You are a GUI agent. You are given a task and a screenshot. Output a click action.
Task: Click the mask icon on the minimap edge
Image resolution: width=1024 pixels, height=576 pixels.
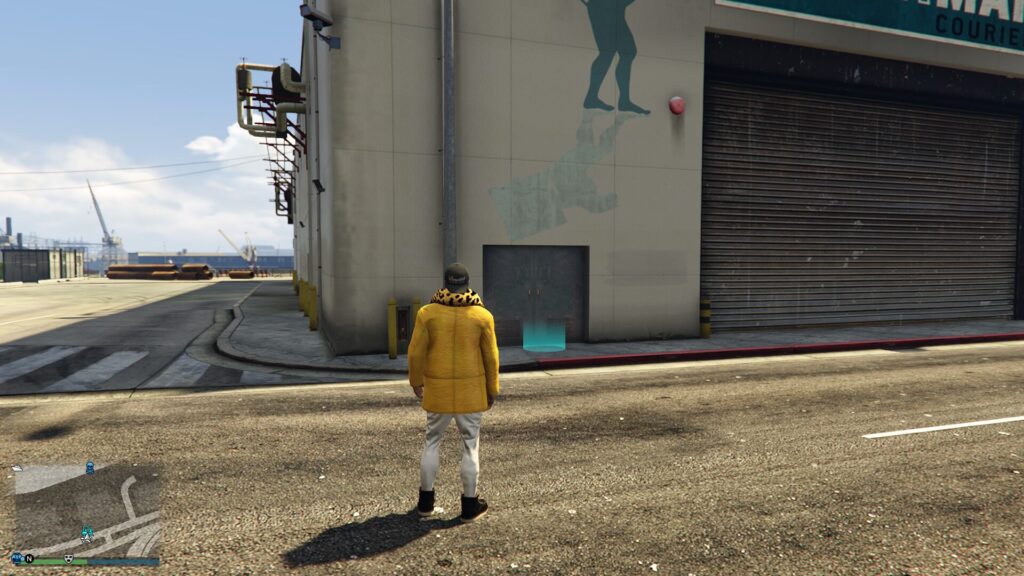[69, 557]
